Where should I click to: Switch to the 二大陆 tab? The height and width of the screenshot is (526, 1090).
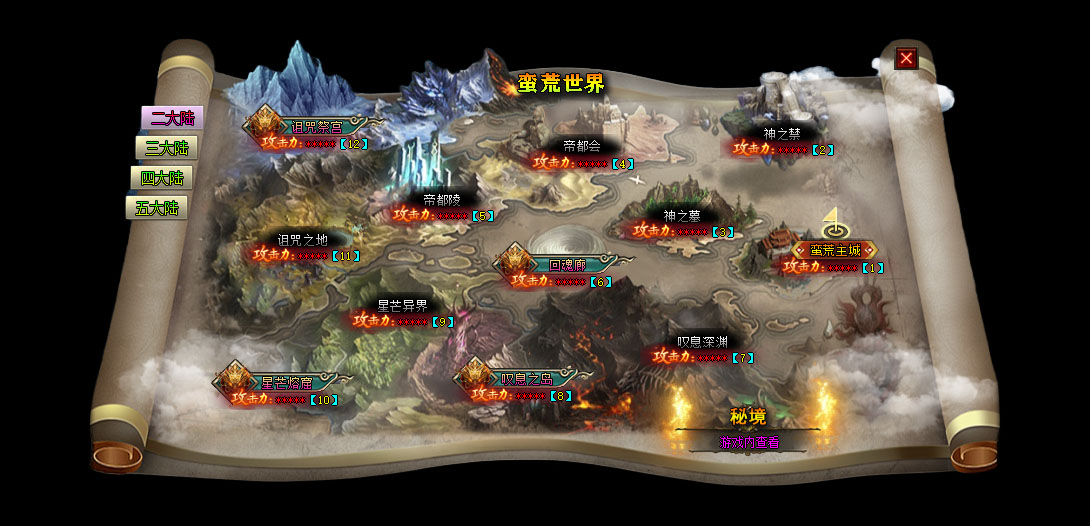point(171,118)
